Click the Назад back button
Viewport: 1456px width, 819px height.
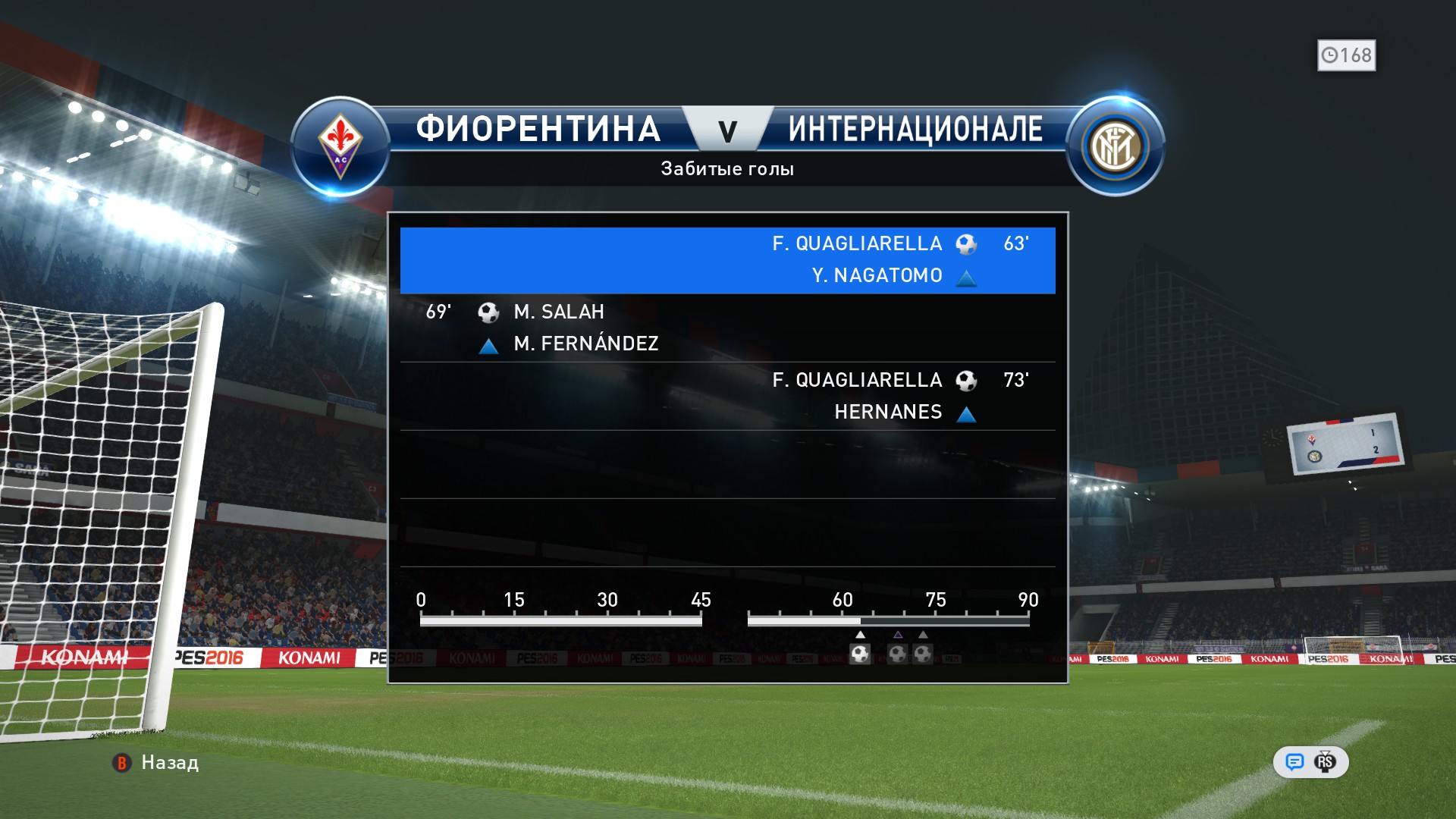(155, 762)
